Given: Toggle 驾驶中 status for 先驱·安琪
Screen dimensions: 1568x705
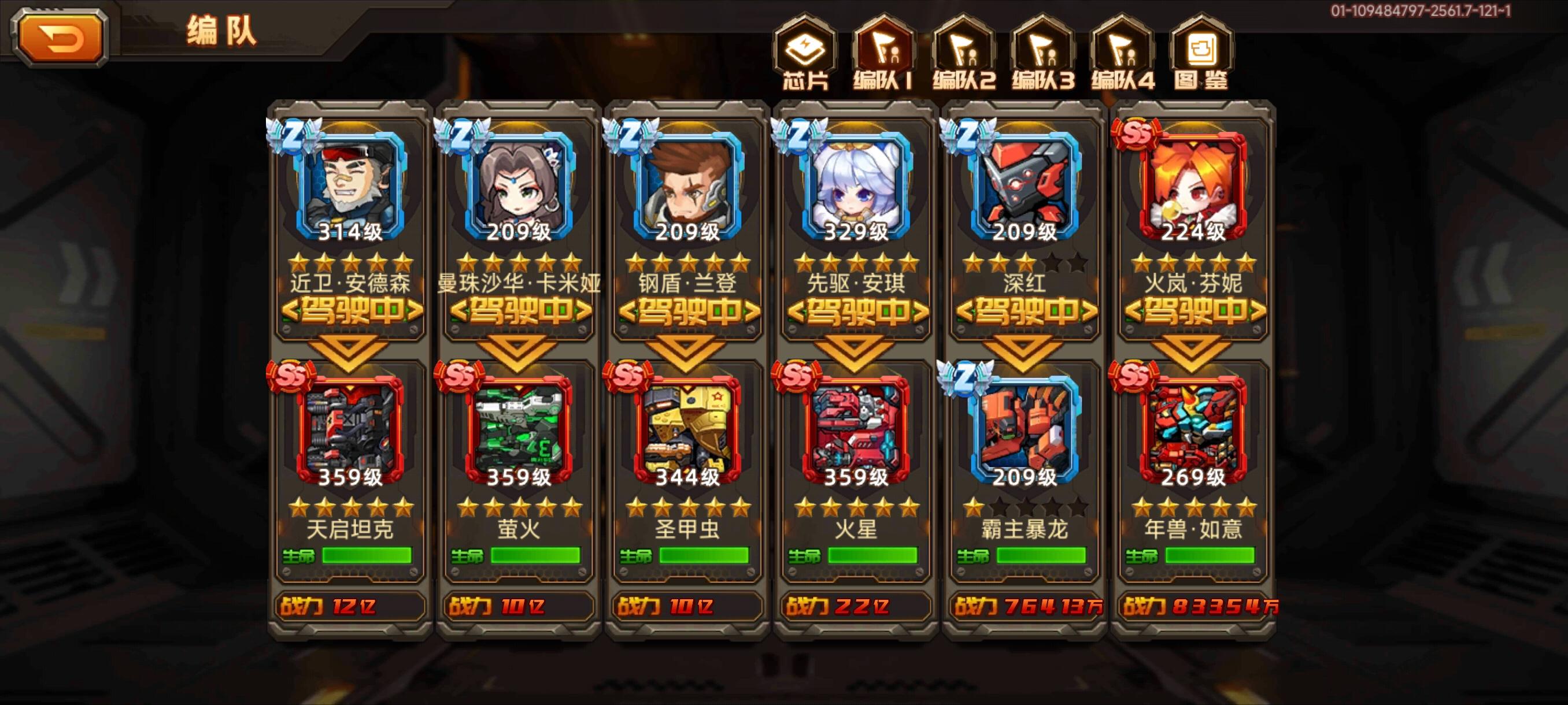Looking at the screenshot, I should (x=856, y=311).
